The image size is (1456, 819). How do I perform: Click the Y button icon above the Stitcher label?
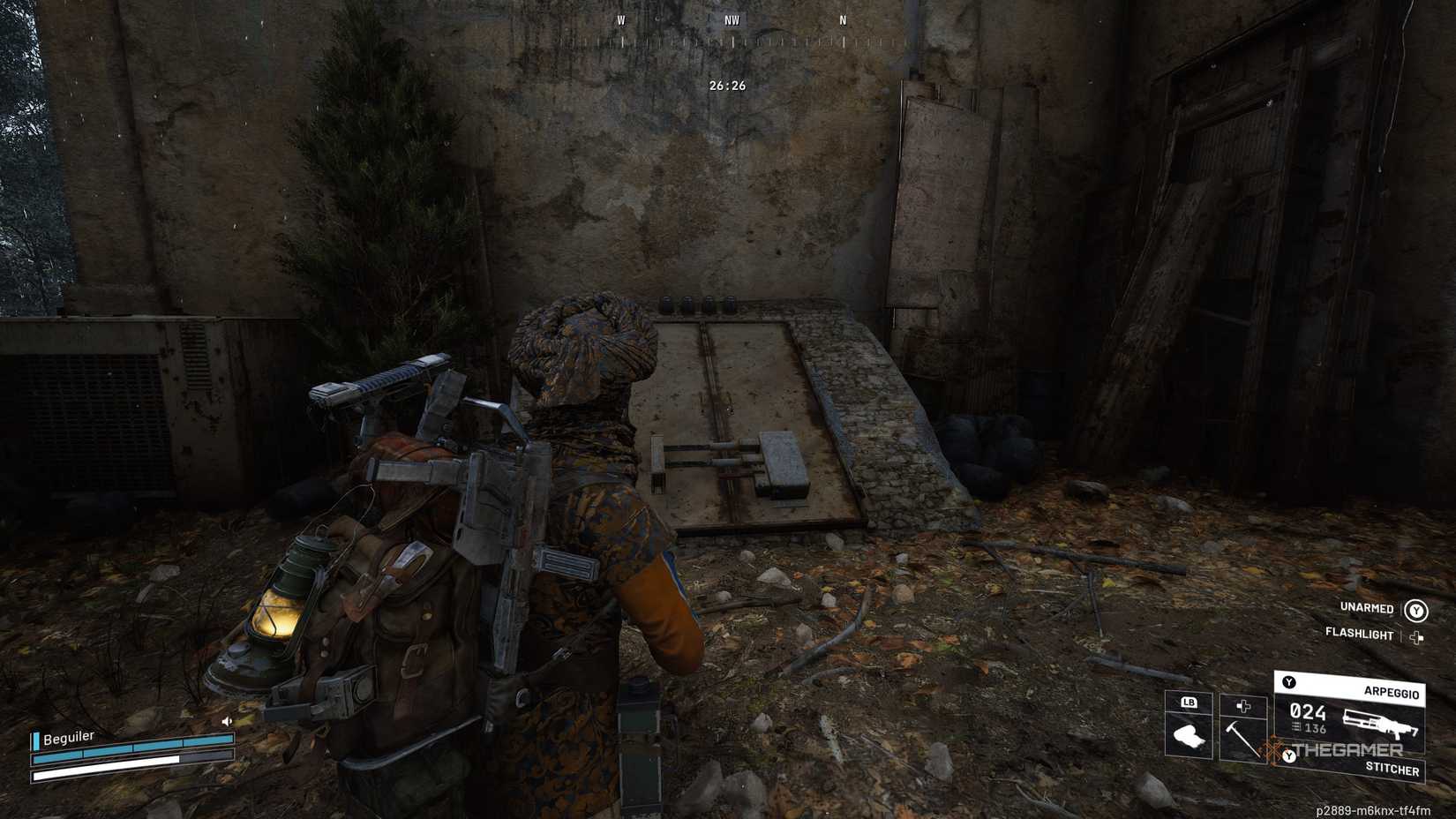coord(1289,756)
